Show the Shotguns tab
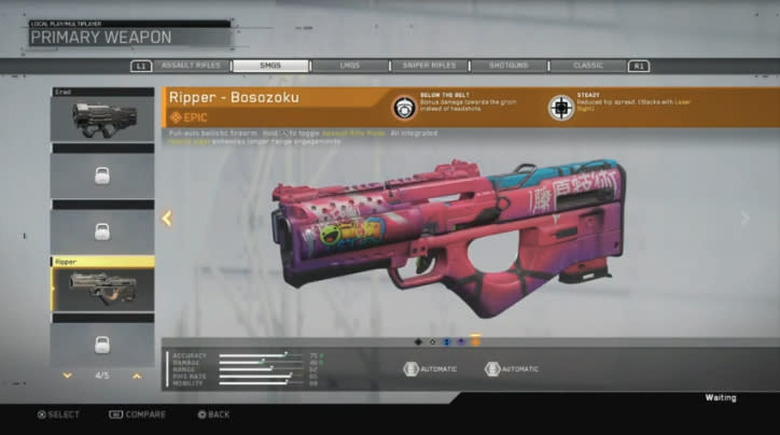This screenshot has width=780, height=435. 509,66
